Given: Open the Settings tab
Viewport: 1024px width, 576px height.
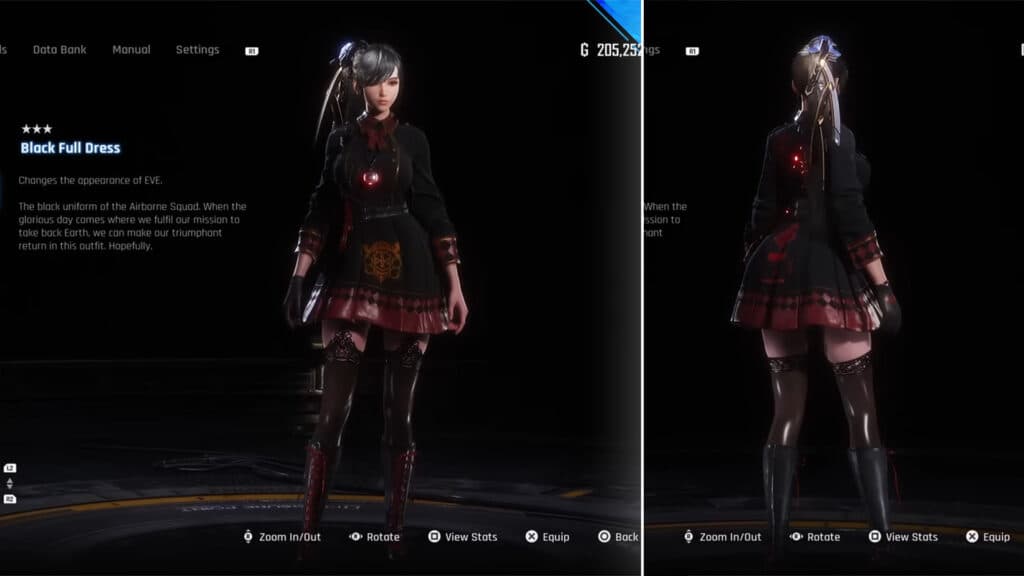Looking at the screenshot, I should (x=197, y=50).
